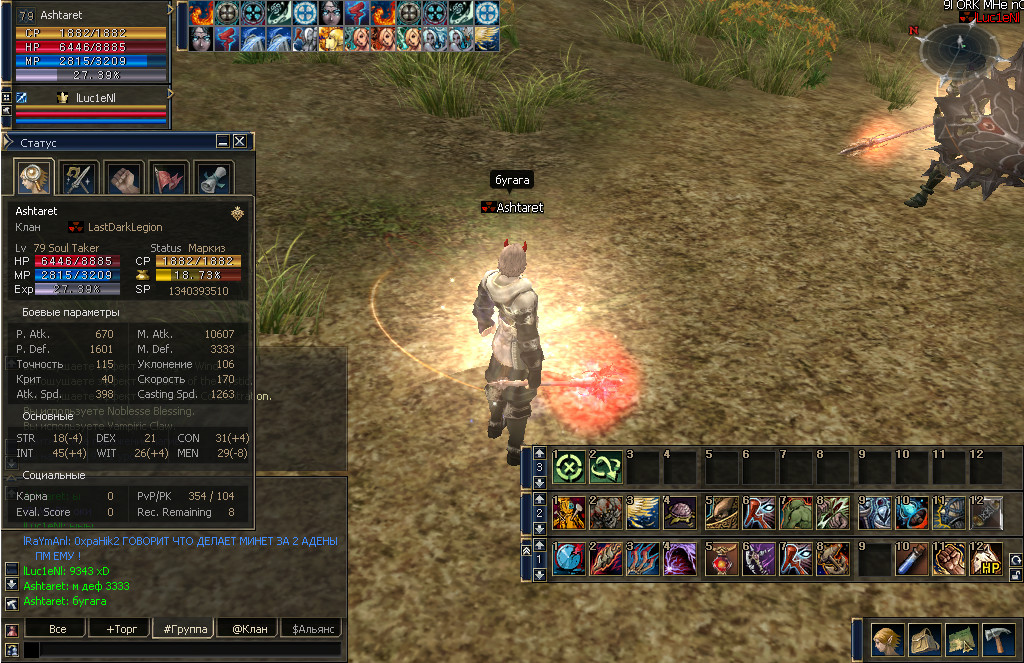Select the #Группа chat tab
The height and width of the screenshot is (663, 1024).
click(185, 629)
